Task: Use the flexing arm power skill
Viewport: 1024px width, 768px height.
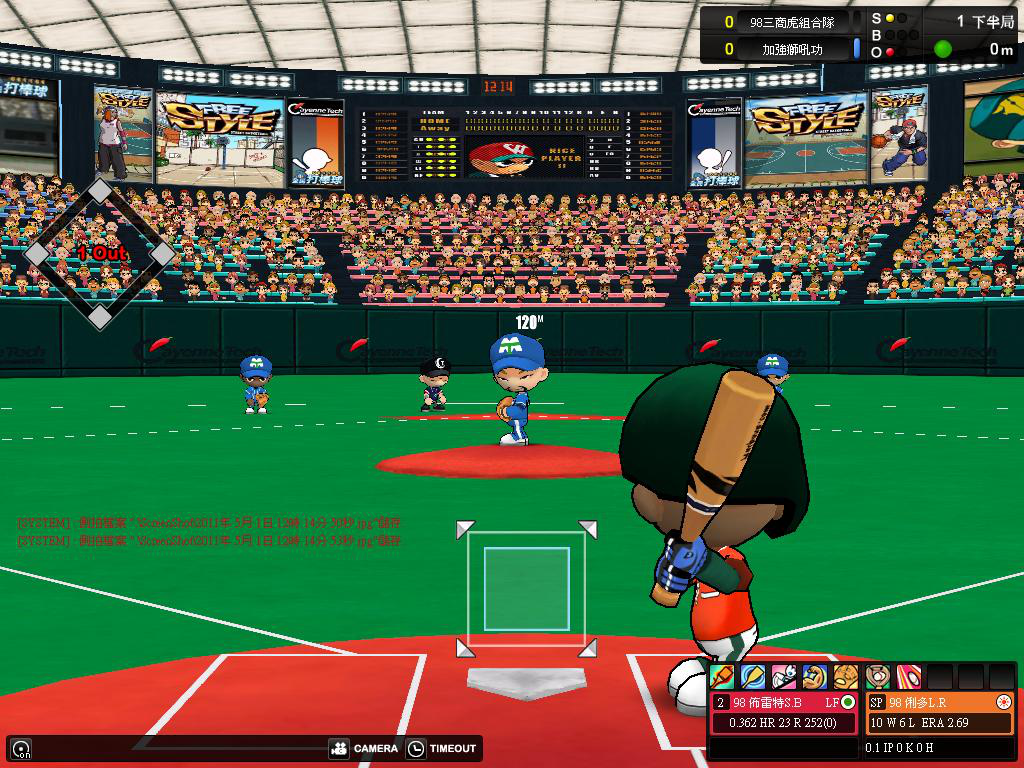Action: pyautogui.click(x=814, y=677)
